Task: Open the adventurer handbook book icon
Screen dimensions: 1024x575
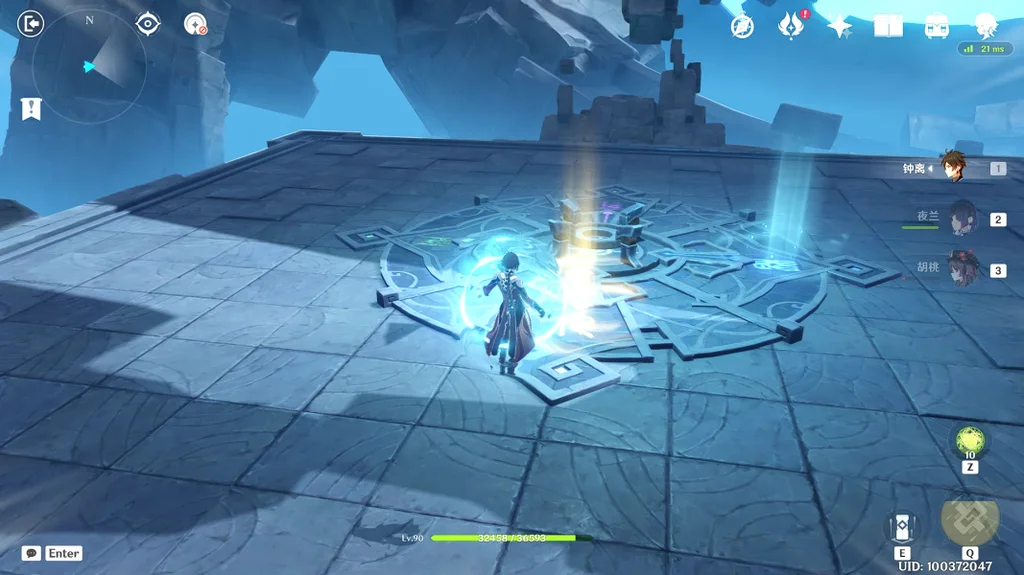Action: (x=888, y=27)
